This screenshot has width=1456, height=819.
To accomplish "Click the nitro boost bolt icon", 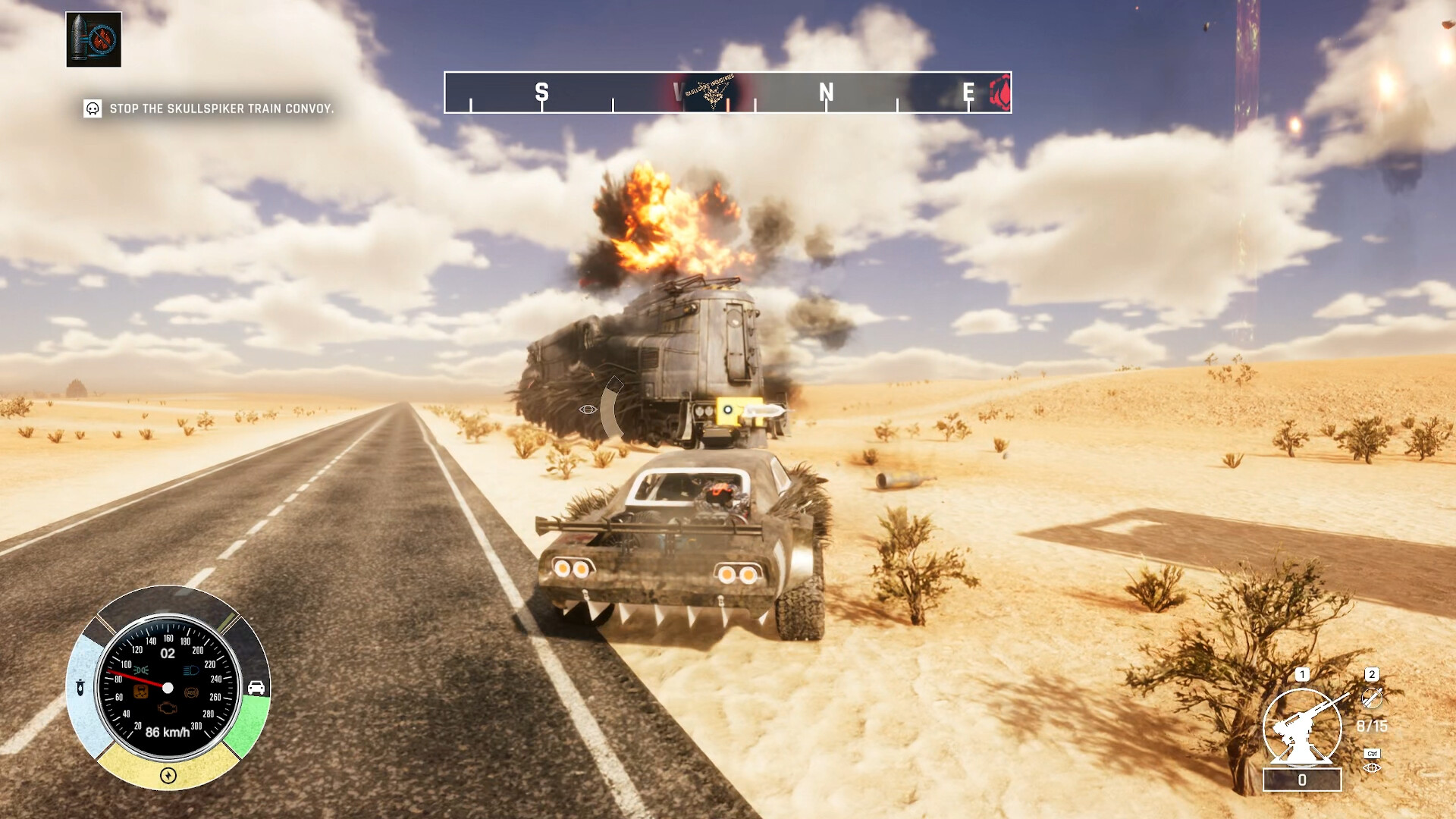I will click(x=168, y=775).
